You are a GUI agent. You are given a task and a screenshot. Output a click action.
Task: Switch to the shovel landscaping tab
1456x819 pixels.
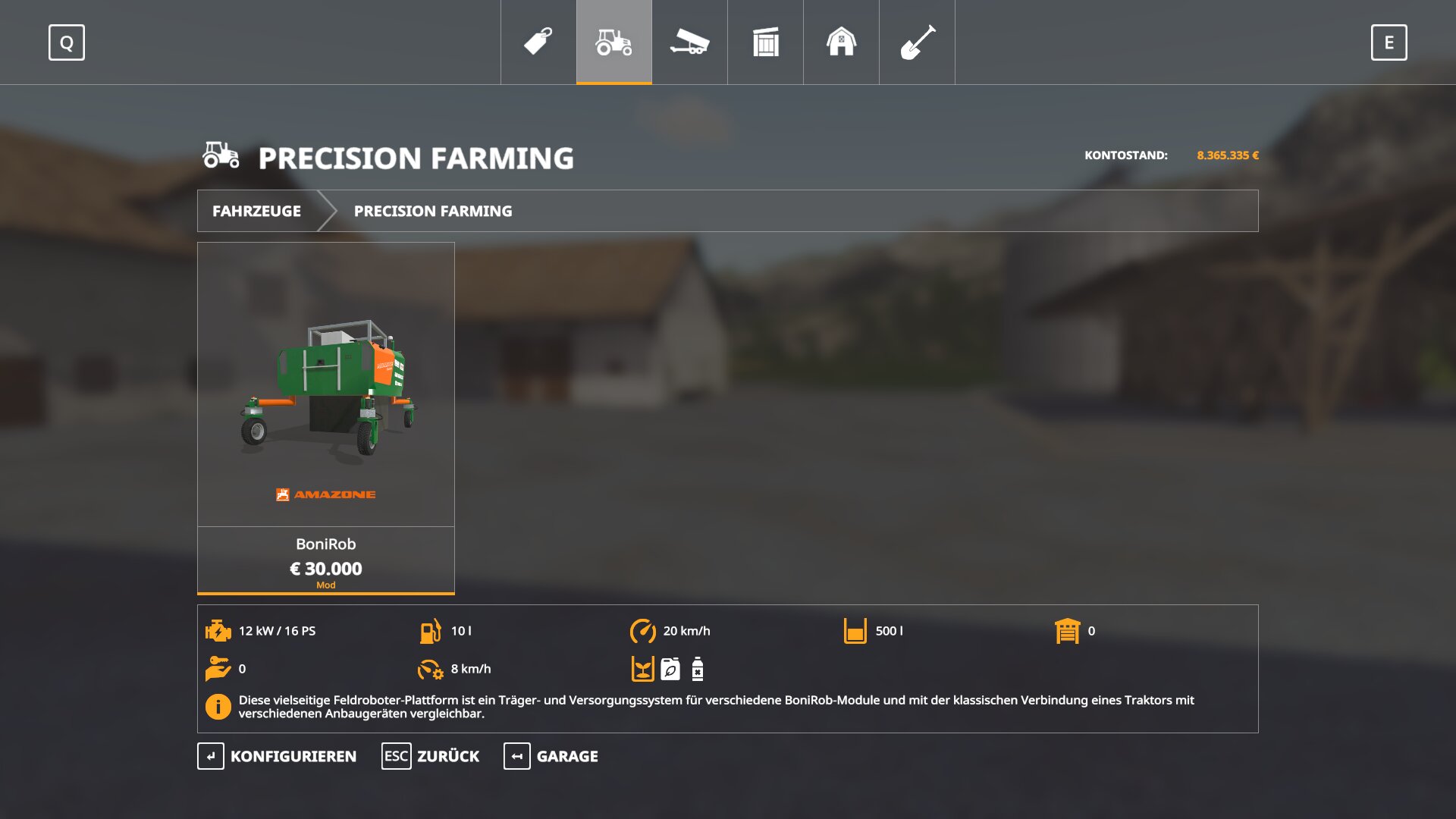[x=917, y=42]
